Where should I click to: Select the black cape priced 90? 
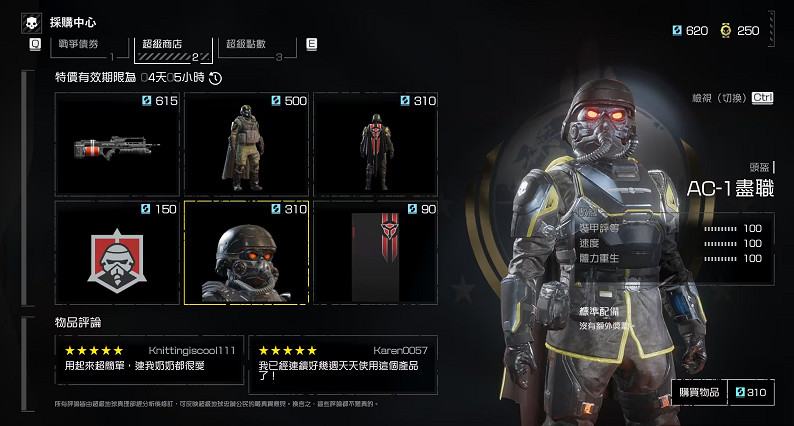[x=375, y=253]
